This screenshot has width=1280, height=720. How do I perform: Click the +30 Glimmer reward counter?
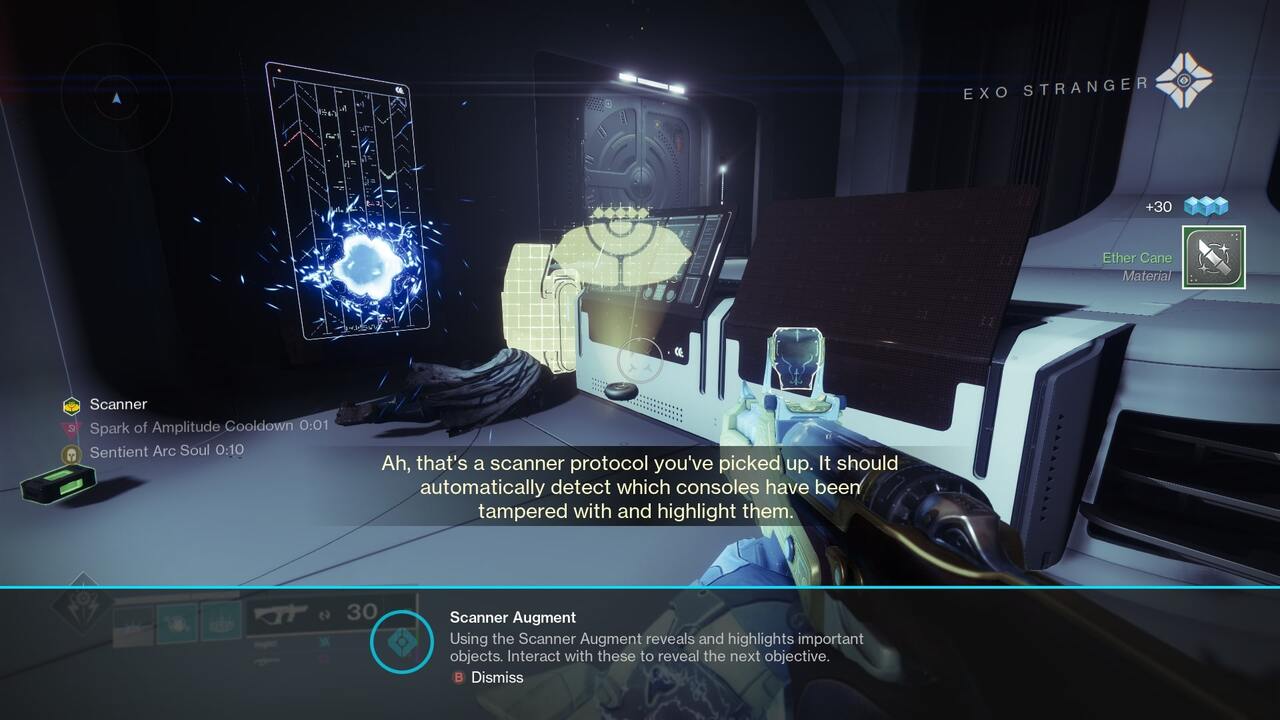tap(1158, 205)
